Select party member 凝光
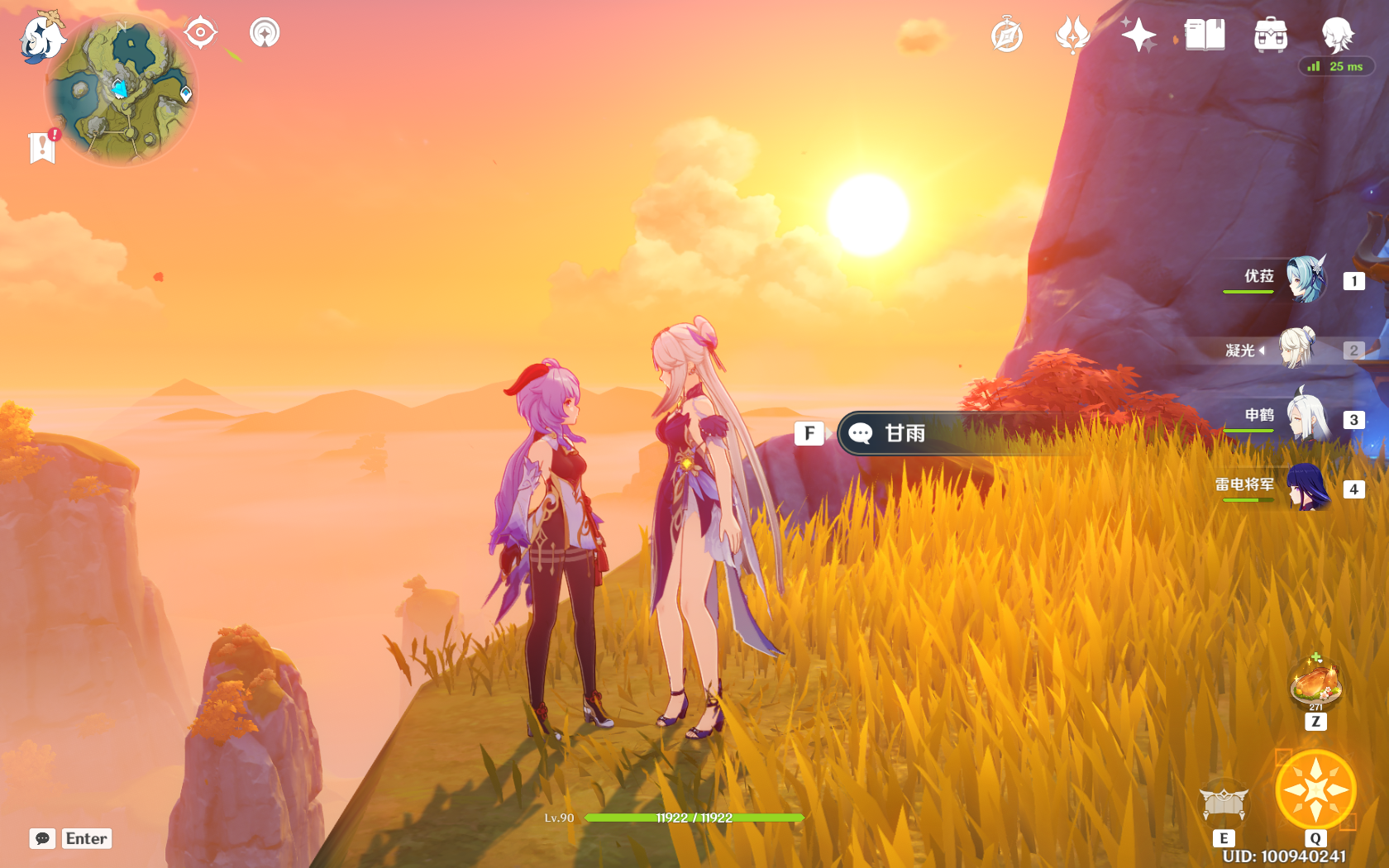Image resolution: width=1389 pixels, height=868 pixels. 1296,349
